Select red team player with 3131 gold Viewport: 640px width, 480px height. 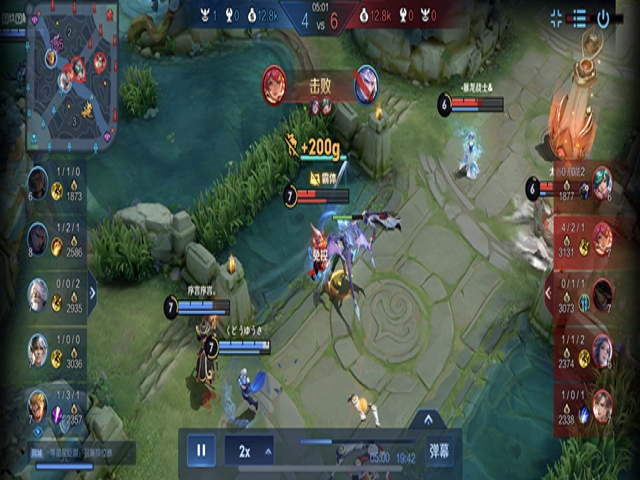(x=602, y=238)
